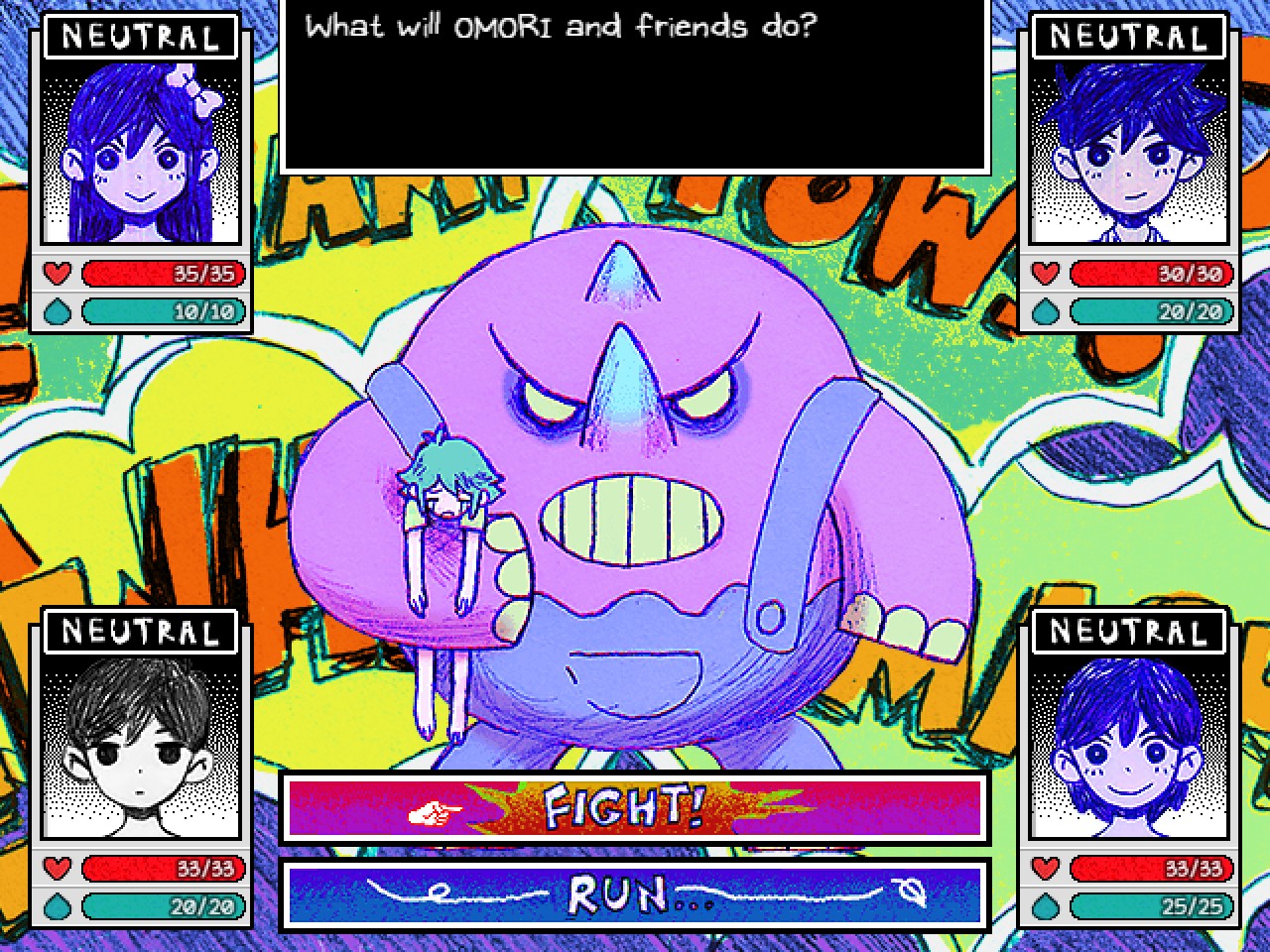
Task: Click Kel's juice droplet icon
Action: tap(1044, 311)
